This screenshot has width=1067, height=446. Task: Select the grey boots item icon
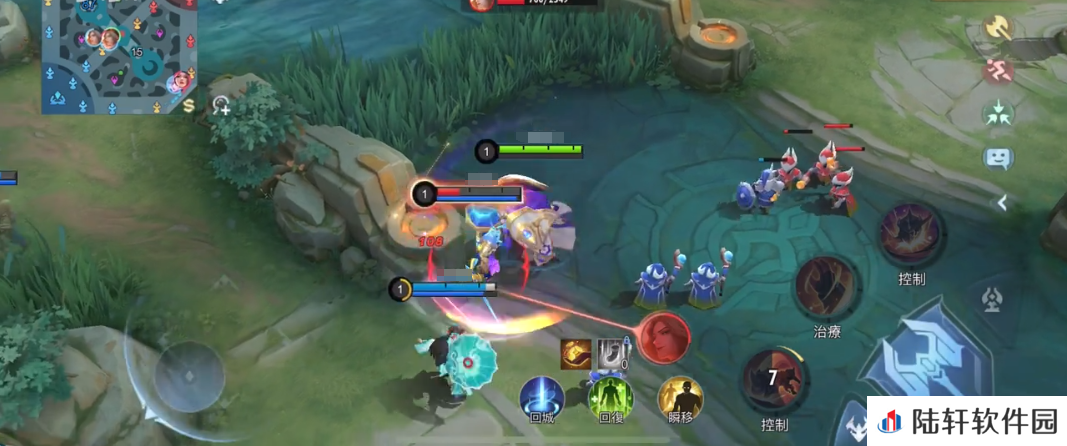[x=611, y=353]
